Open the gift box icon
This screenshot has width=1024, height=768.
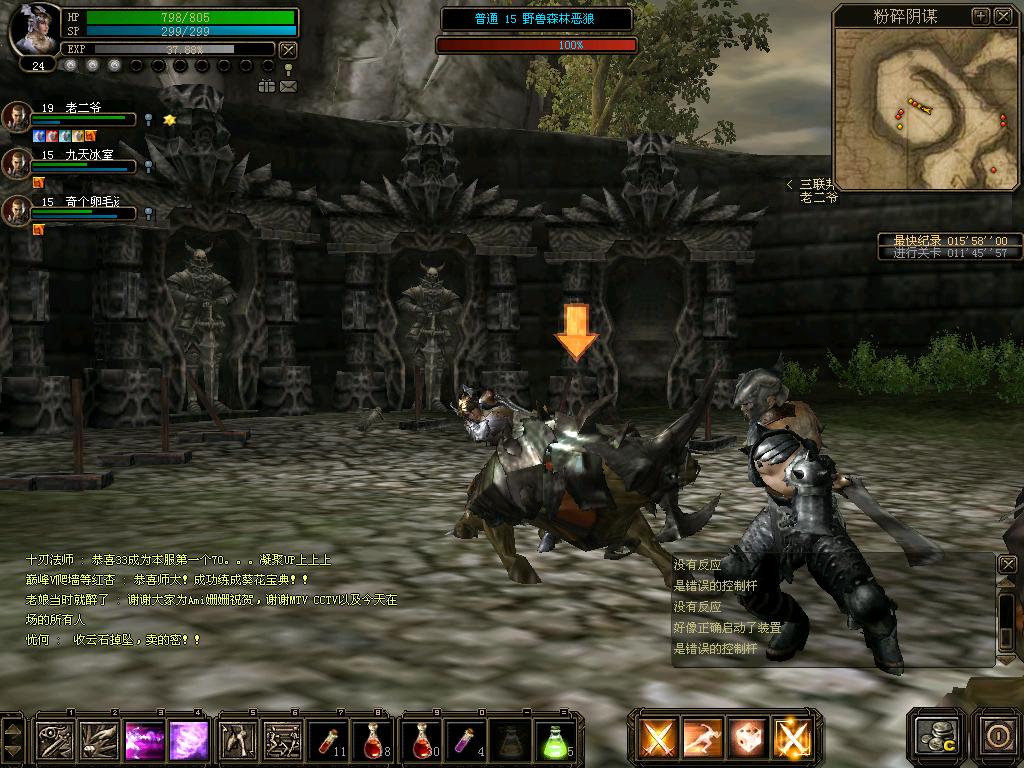(x=266, y=87)
